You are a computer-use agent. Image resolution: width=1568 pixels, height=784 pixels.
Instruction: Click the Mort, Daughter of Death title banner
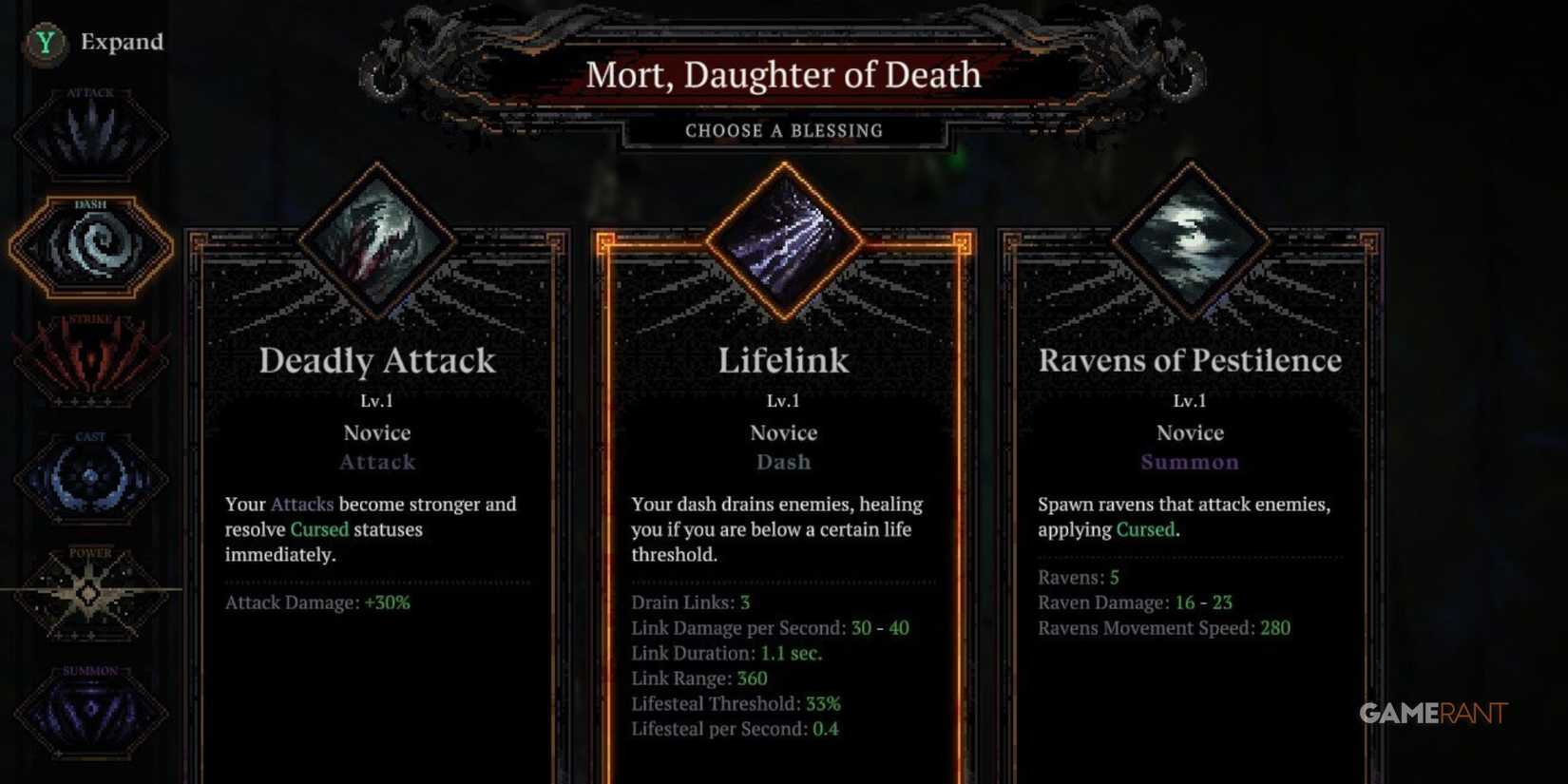(x=784, y=75)
